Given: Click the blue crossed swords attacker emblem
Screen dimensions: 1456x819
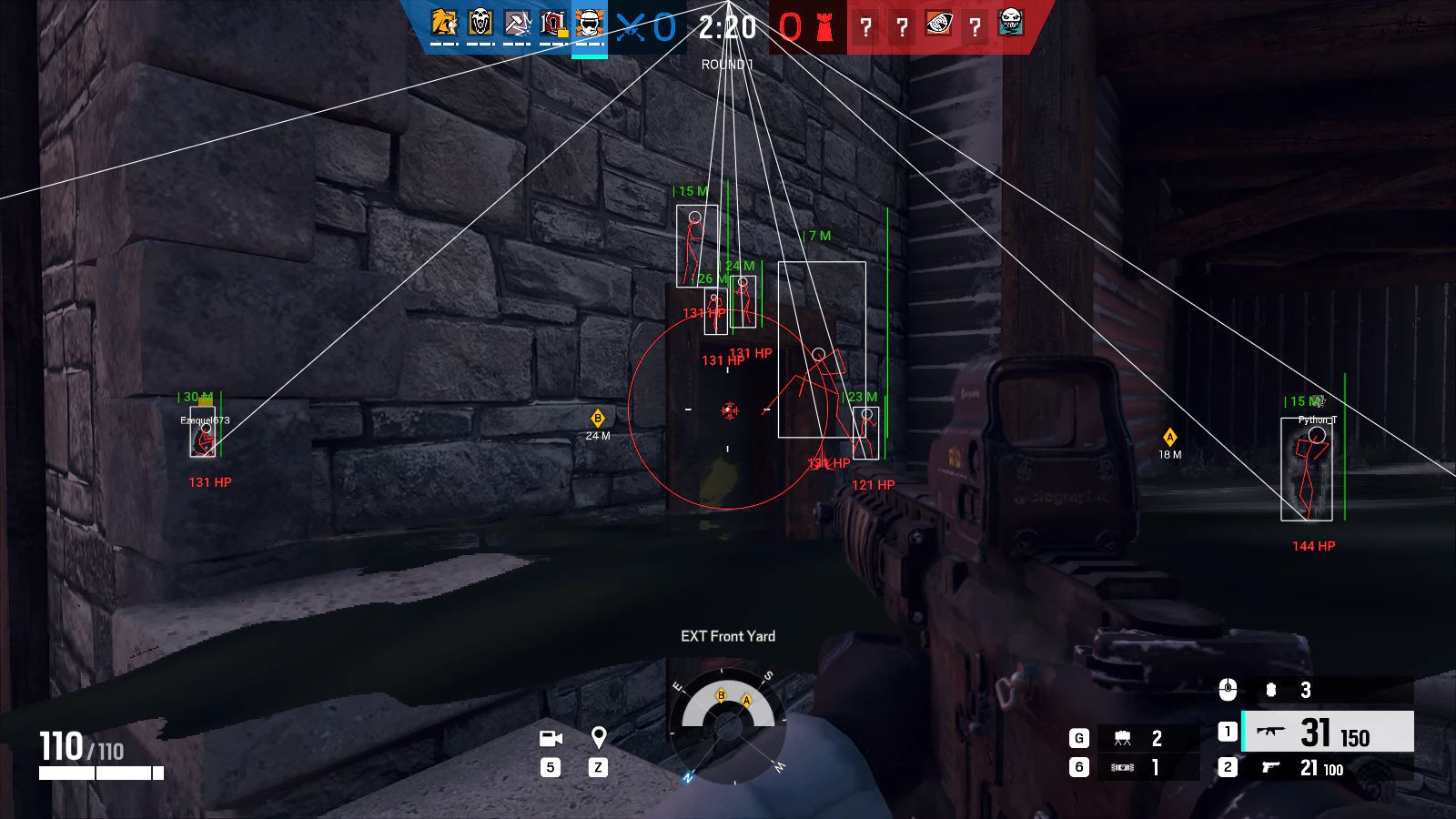Looking at the screenshot, I should coord(629,27).
